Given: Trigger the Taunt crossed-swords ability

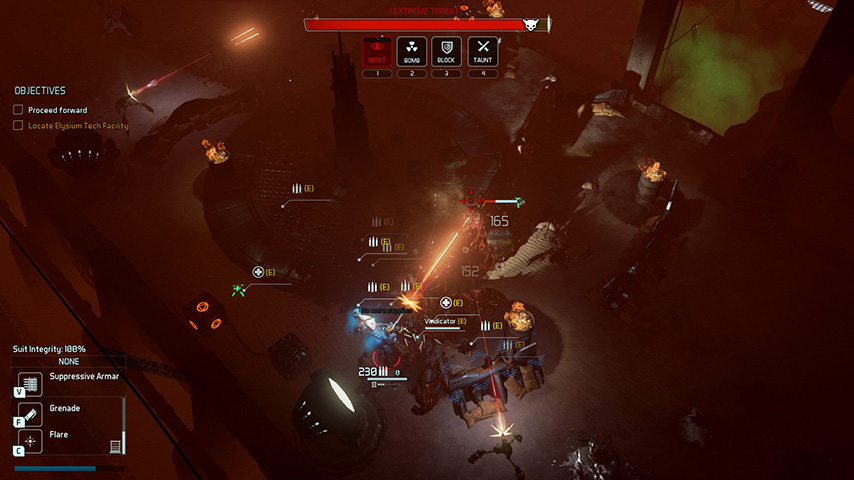Looking at the screenshot, I should [482, 51].
